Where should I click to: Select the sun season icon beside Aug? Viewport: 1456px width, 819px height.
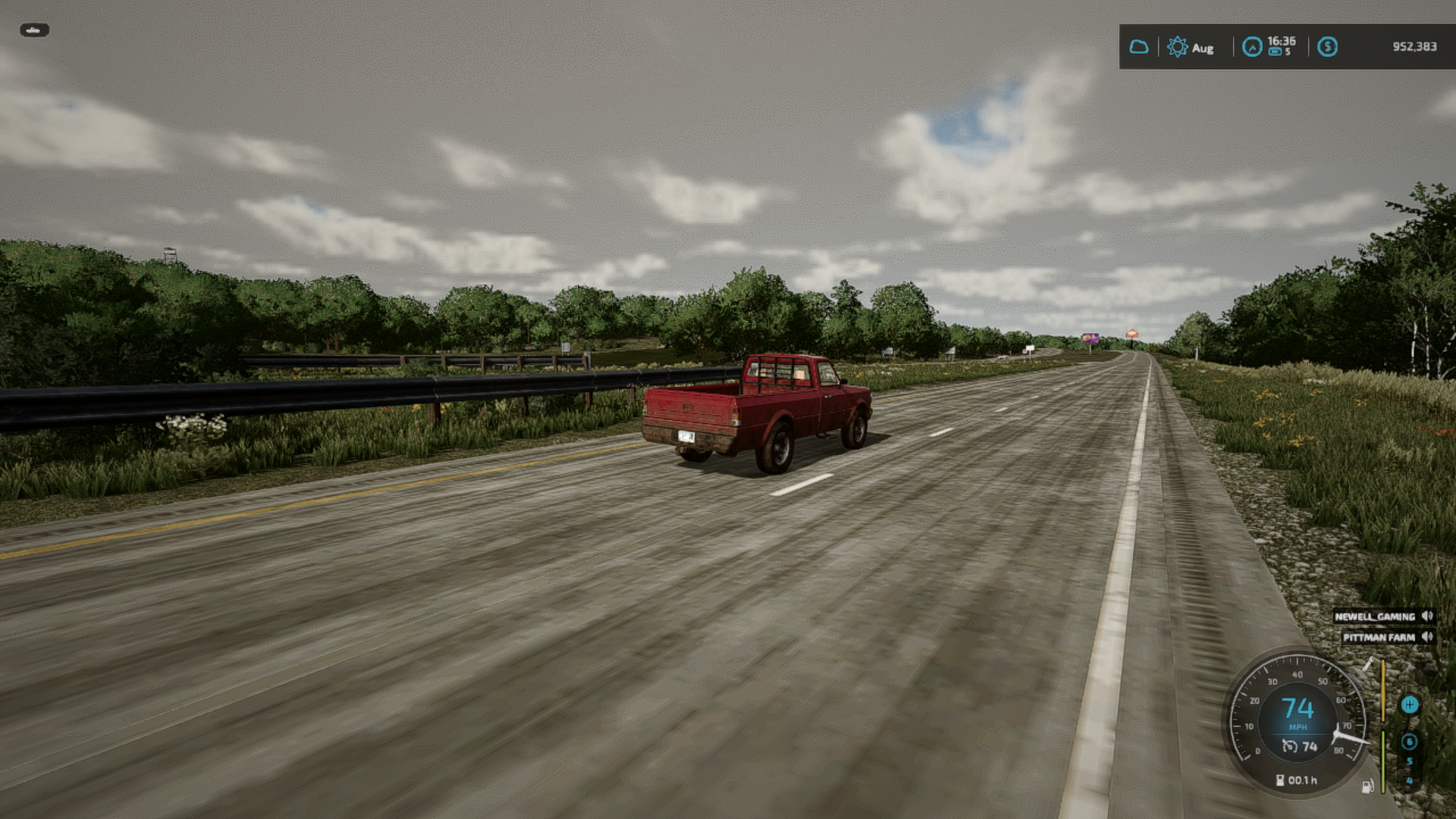[x=1177, y=47]
